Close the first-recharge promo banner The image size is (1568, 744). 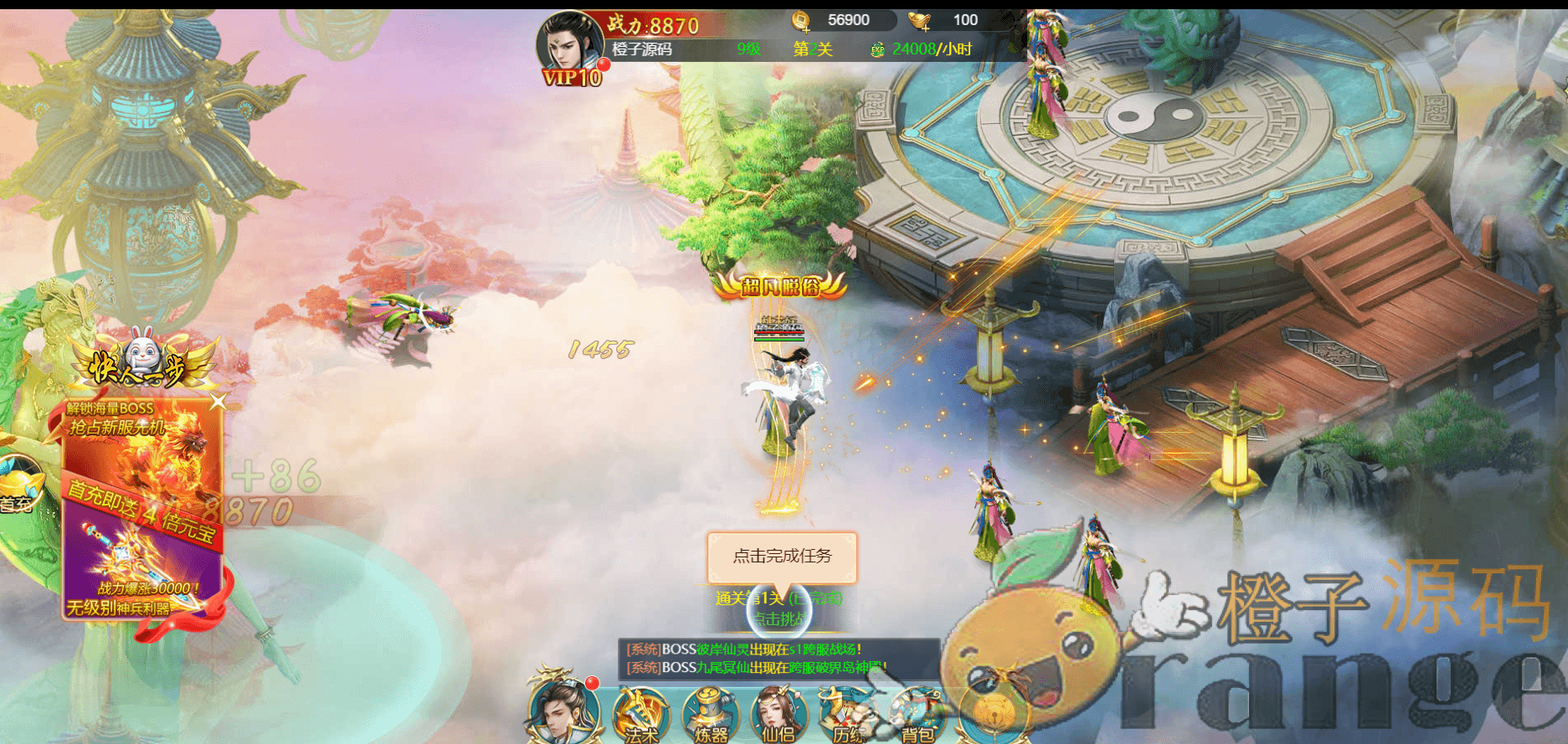218,403
